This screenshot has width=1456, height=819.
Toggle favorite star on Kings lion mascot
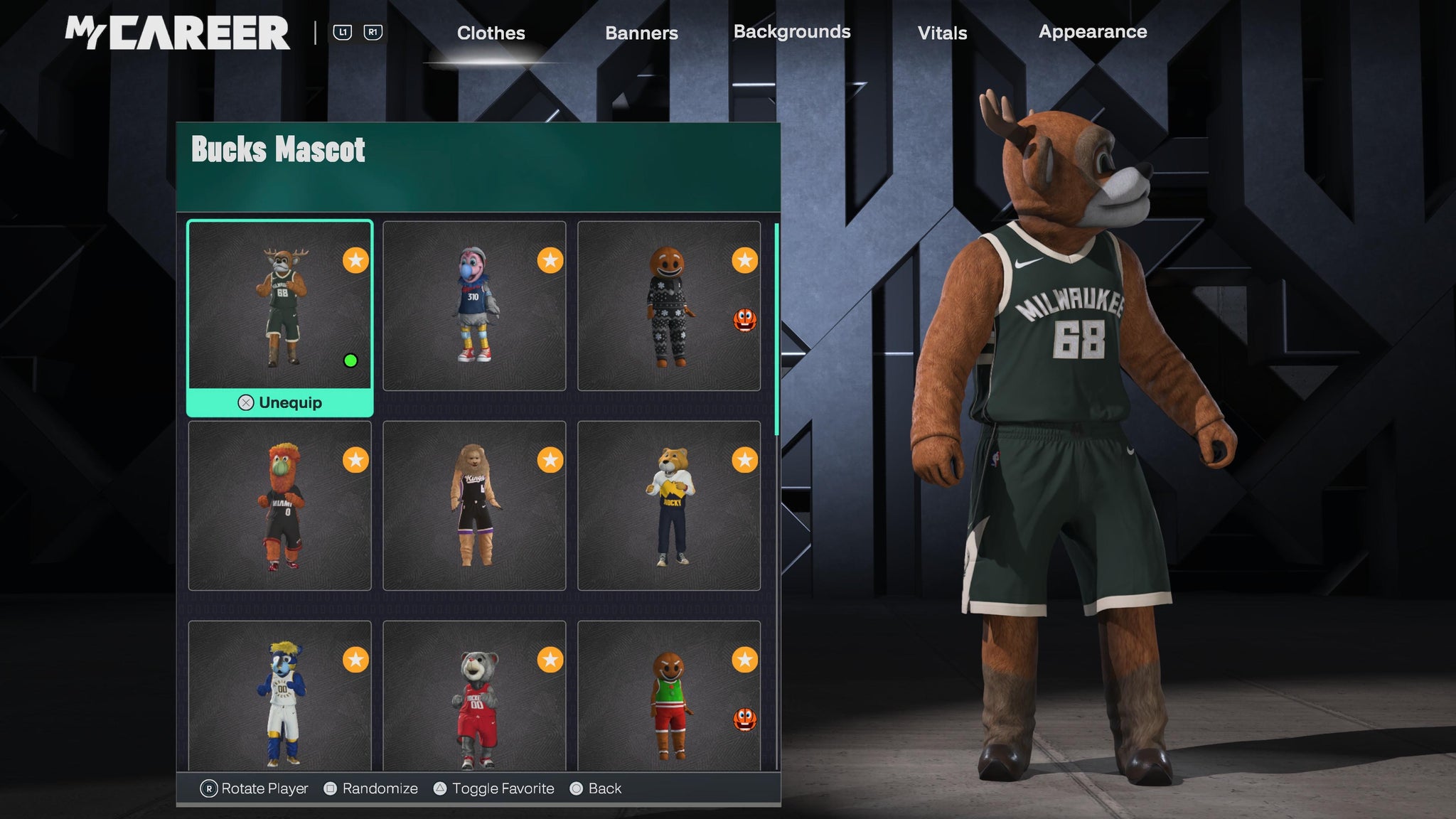pyautogui.click(x=550, y=461)
